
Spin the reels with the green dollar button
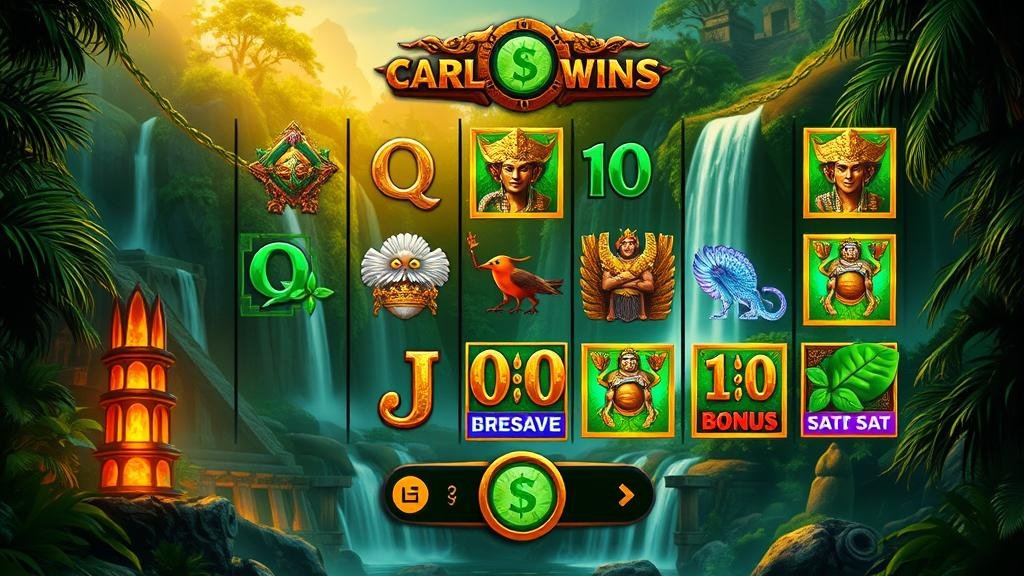[x=520, y=494]
